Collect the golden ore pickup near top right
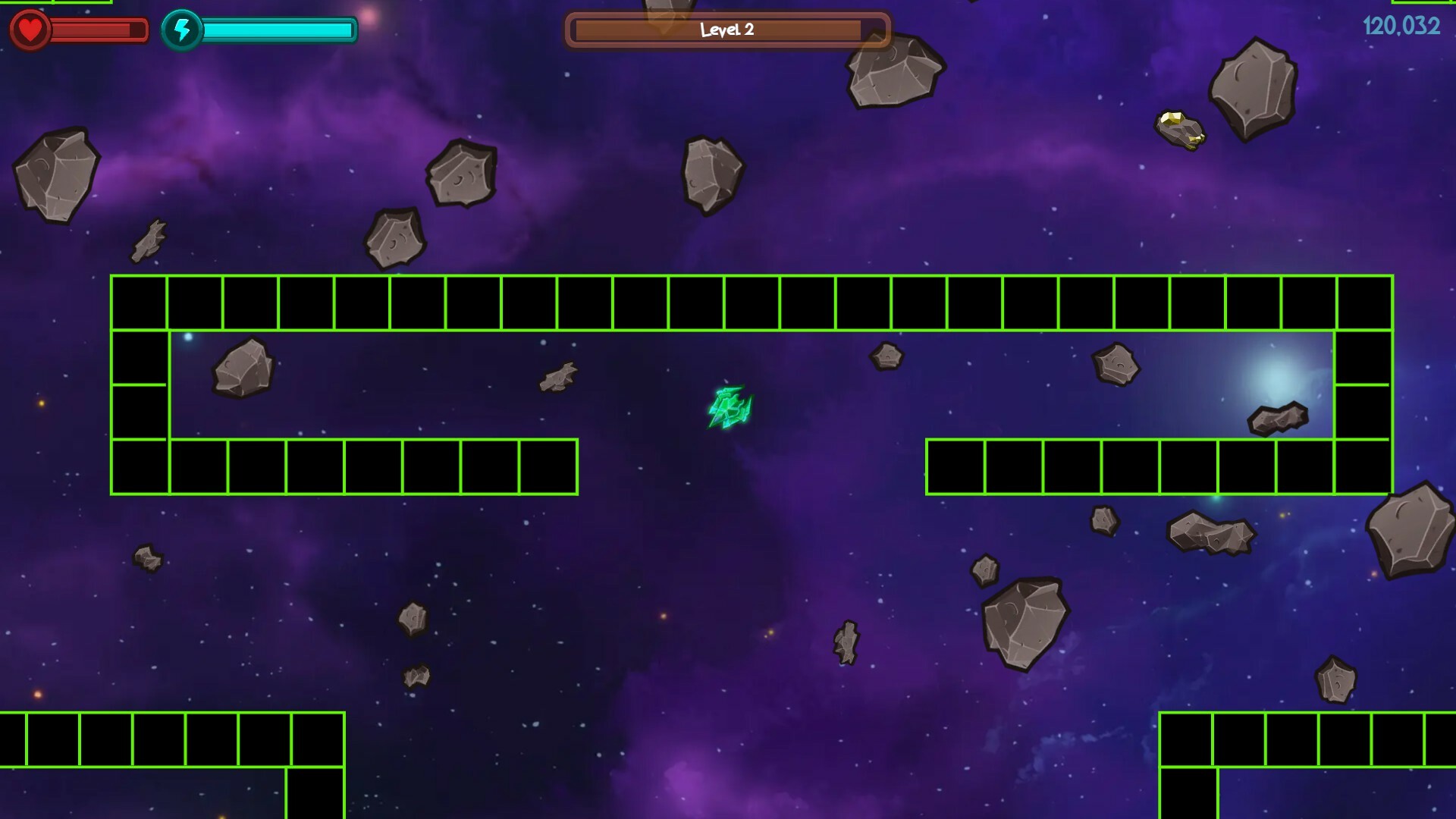Viewport: 1456px width, 819px height. (1179, 127)
